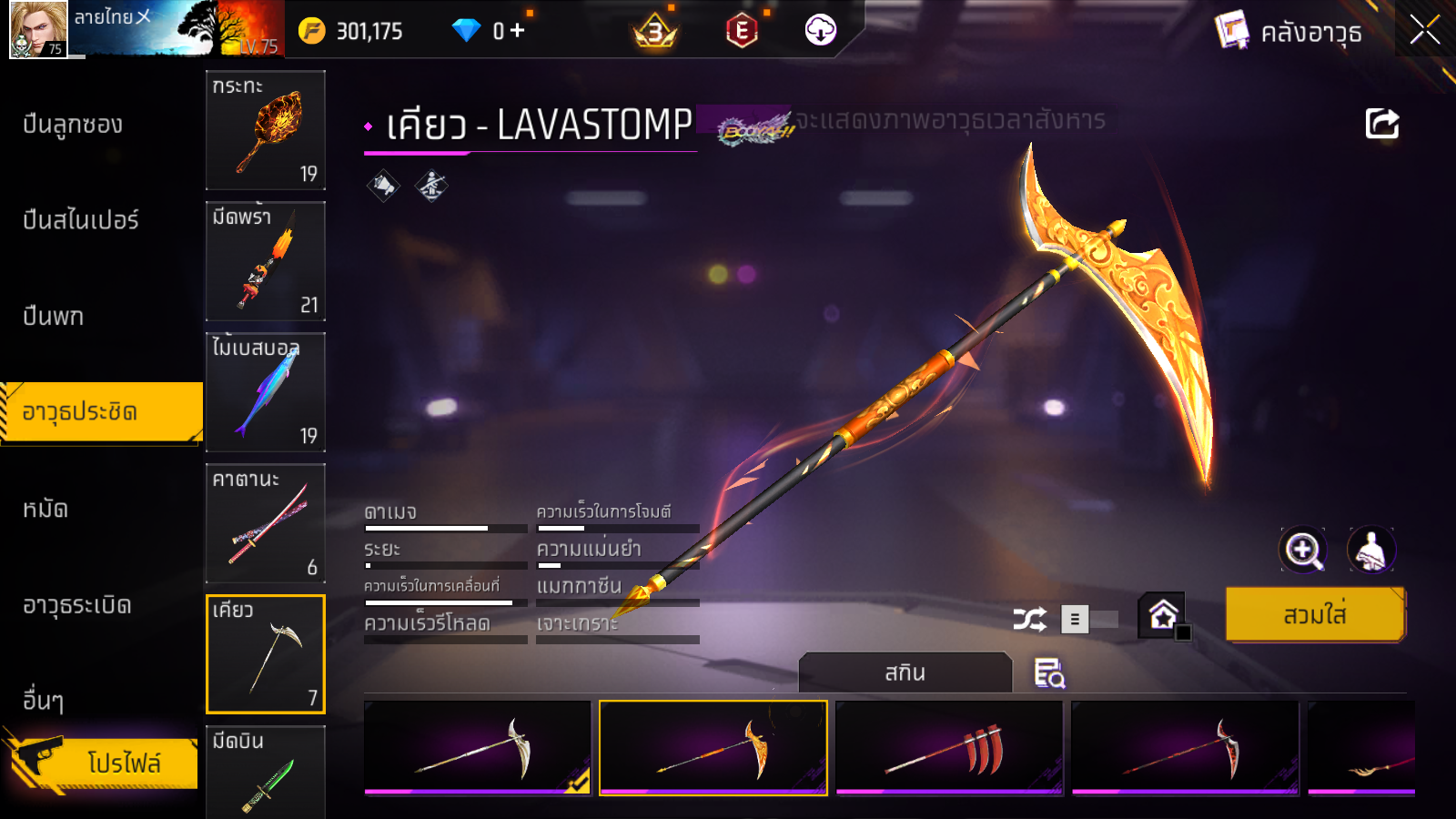Viewport: 1456px width, 819px height.
Task: Go to the อื่นๆ others category
Action: (x=43, y=701)
